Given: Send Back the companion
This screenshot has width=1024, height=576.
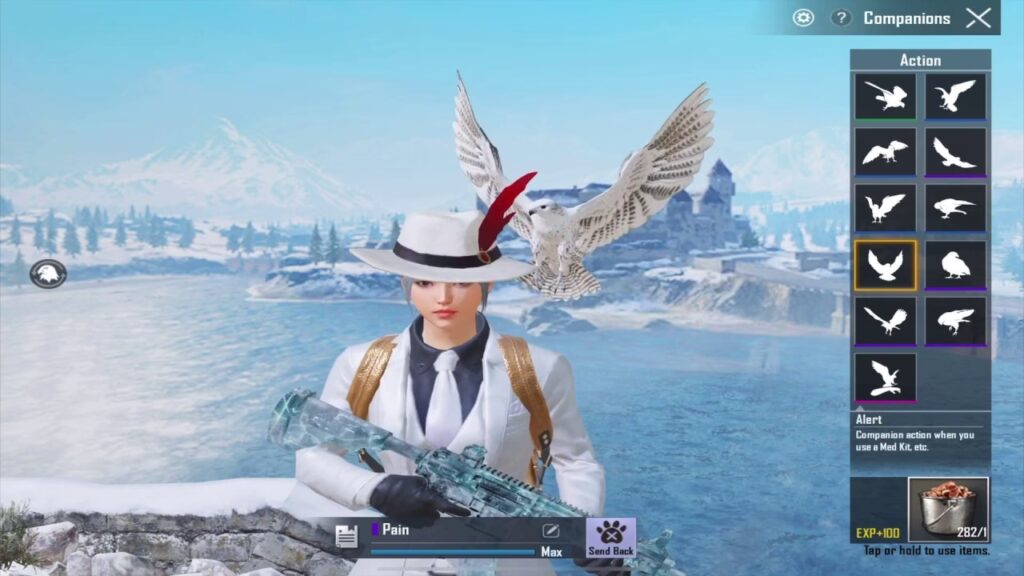Looking at the screenshot, I should 611,537.
